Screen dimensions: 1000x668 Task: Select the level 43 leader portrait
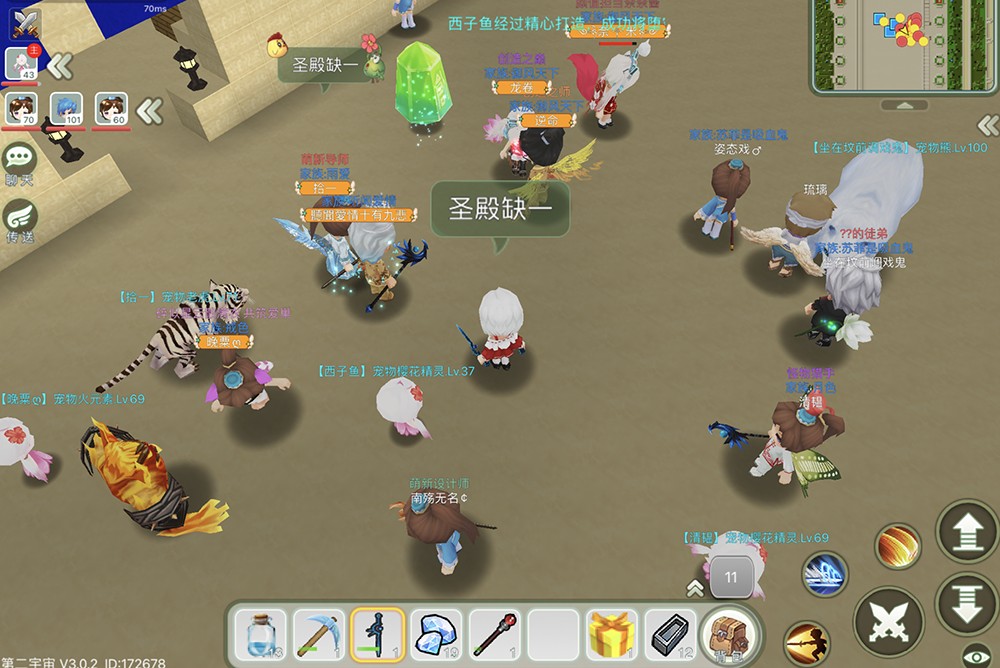(x=22, y=64)
